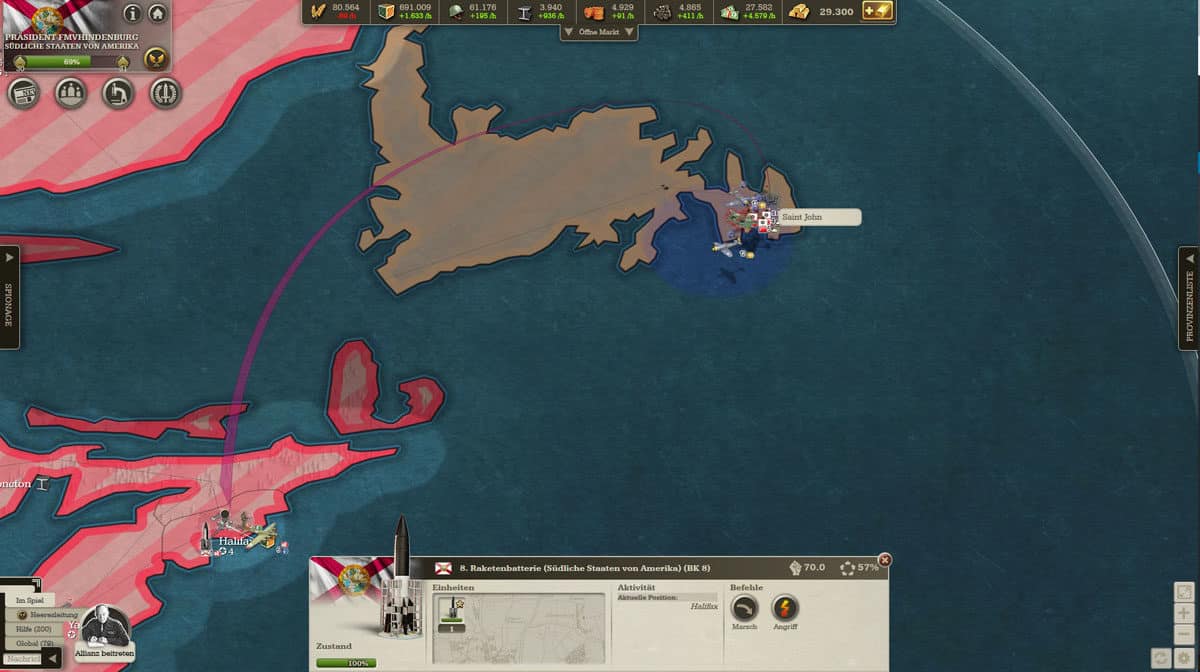This screenshot has width=1200, height=672.
Task: Open the sword and laurel wreath menu
Action: pos(165,94)
